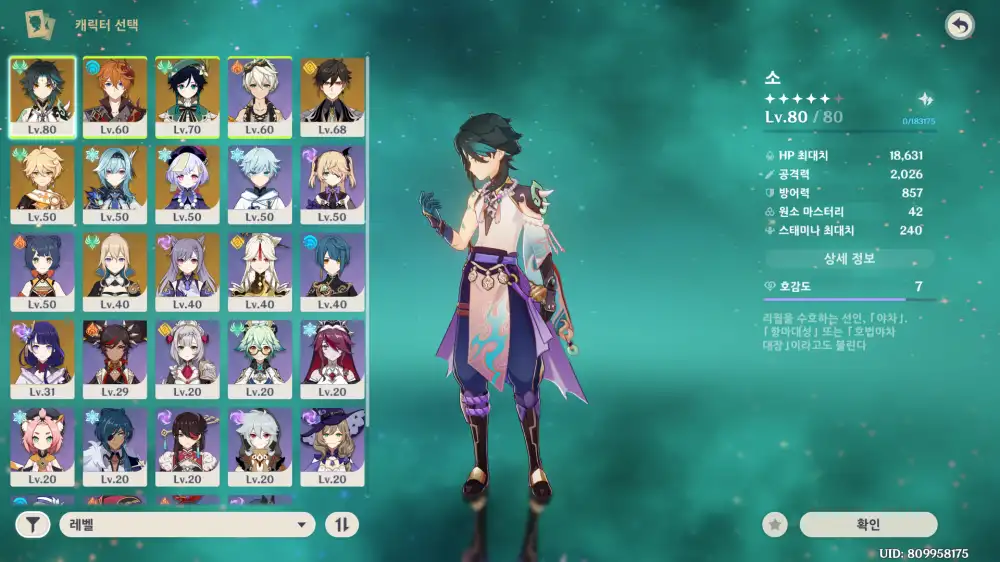Pick Qiqi with the purple hat
The height and width of the screenshot is (562, 1000).
187,184
